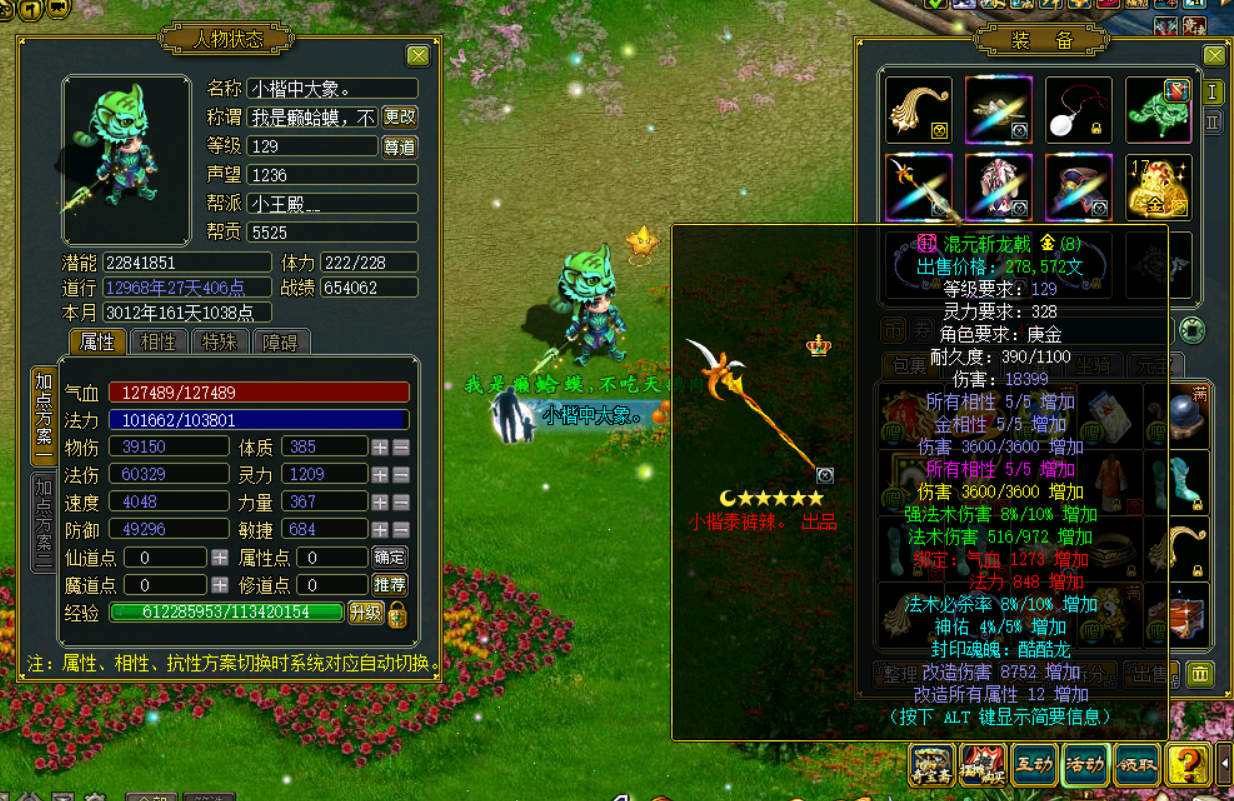
Task: Show the 障碍 tab
Action: (x=281, y=342)
